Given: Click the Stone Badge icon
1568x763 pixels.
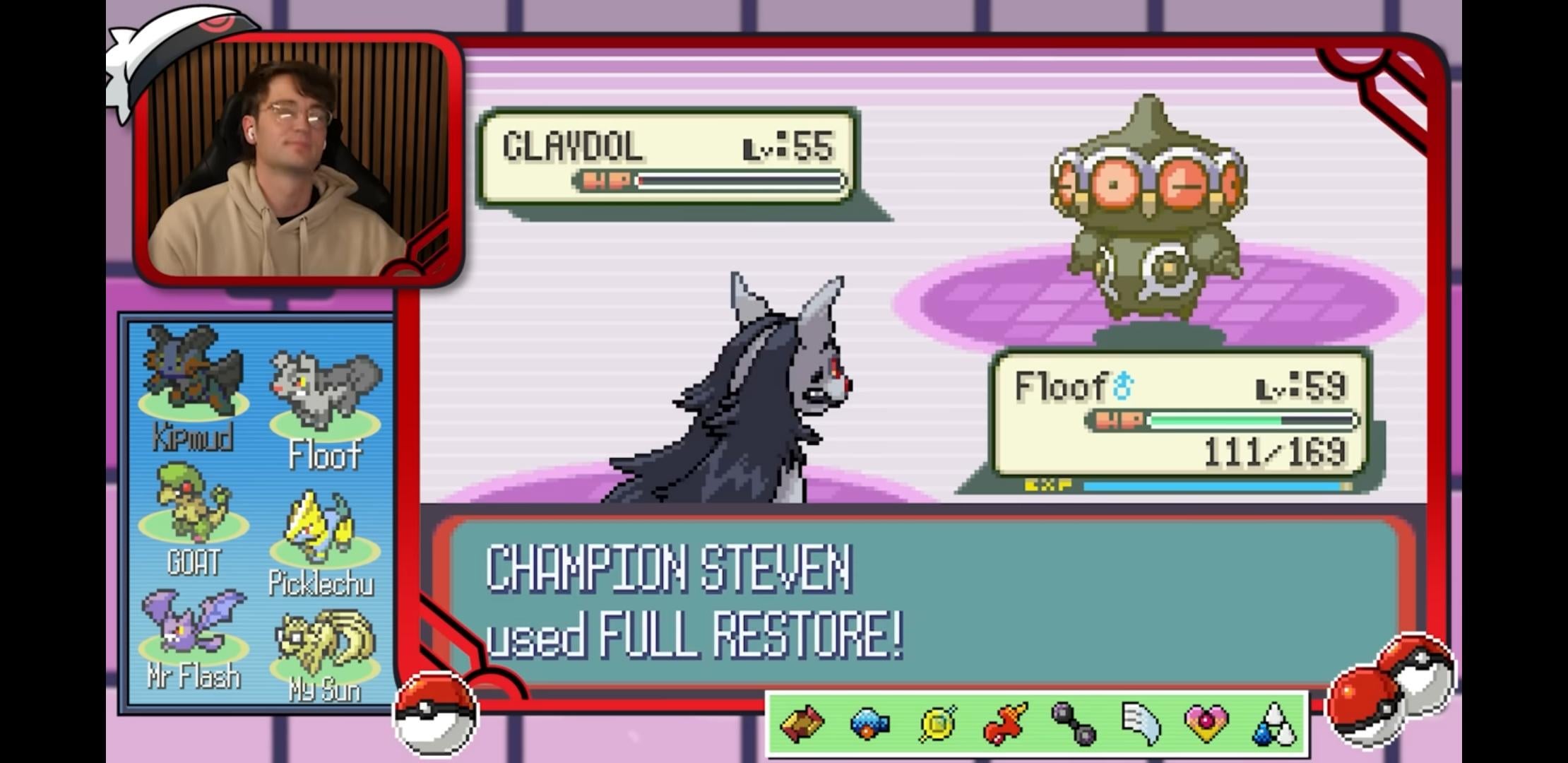Looking at the screenshot, I should click(802, 723).
